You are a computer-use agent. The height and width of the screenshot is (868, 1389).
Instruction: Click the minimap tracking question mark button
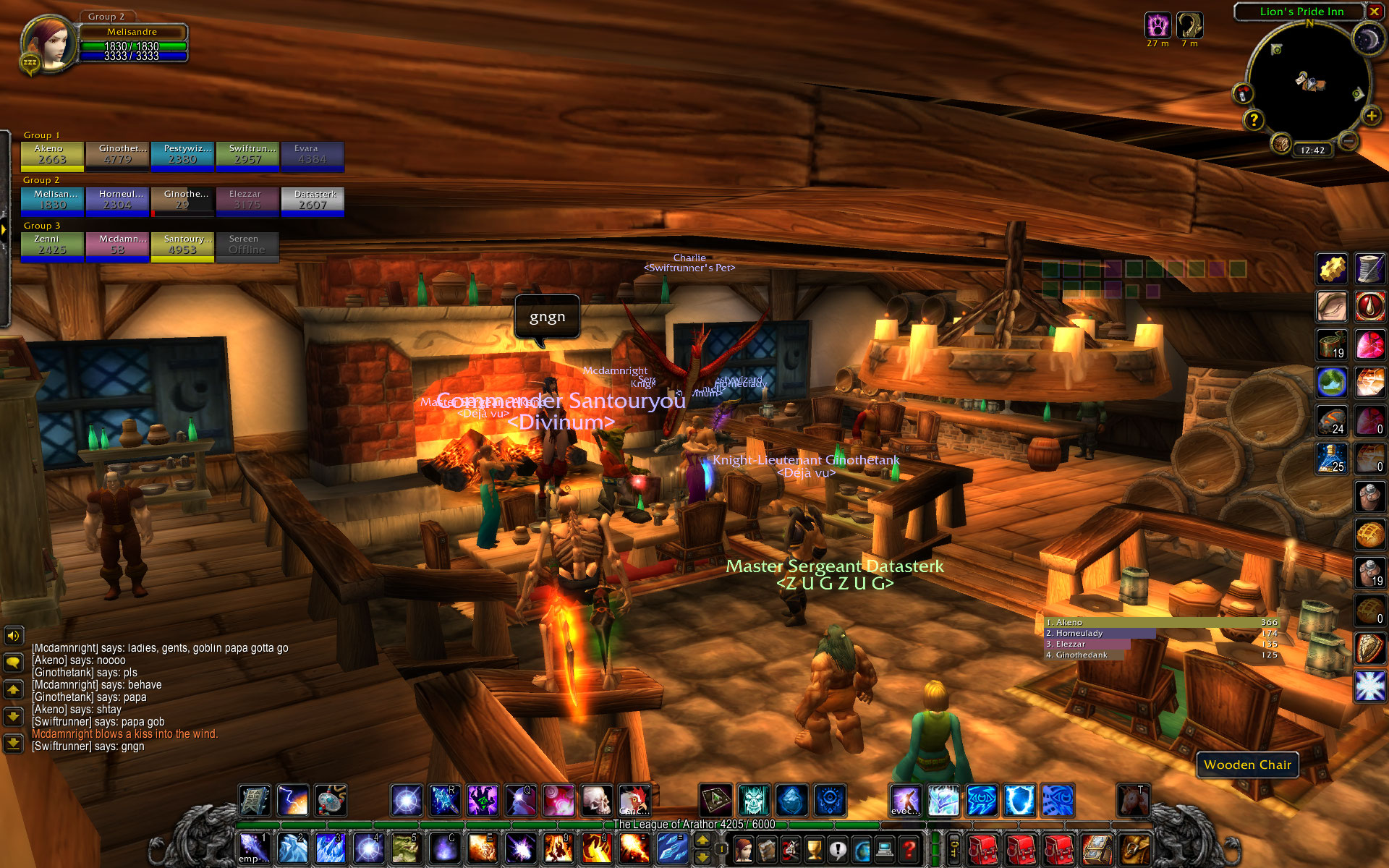click(1254, 120)
